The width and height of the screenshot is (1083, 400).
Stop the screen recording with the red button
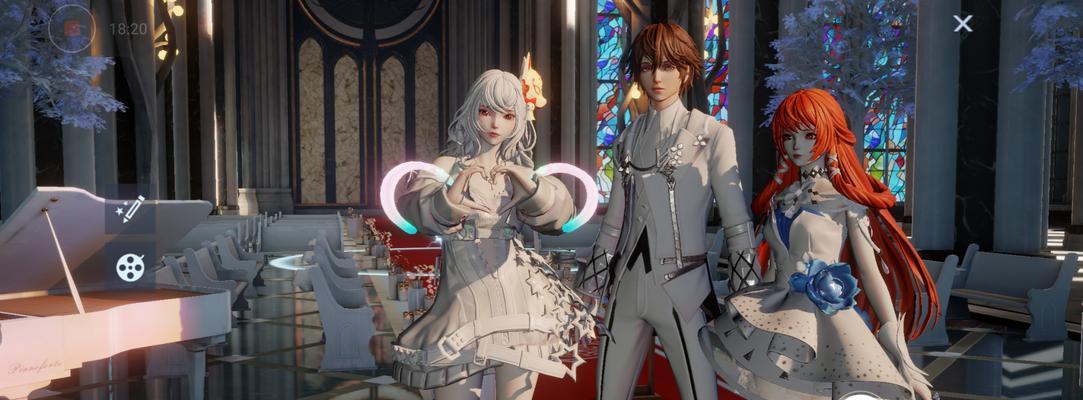72,28
